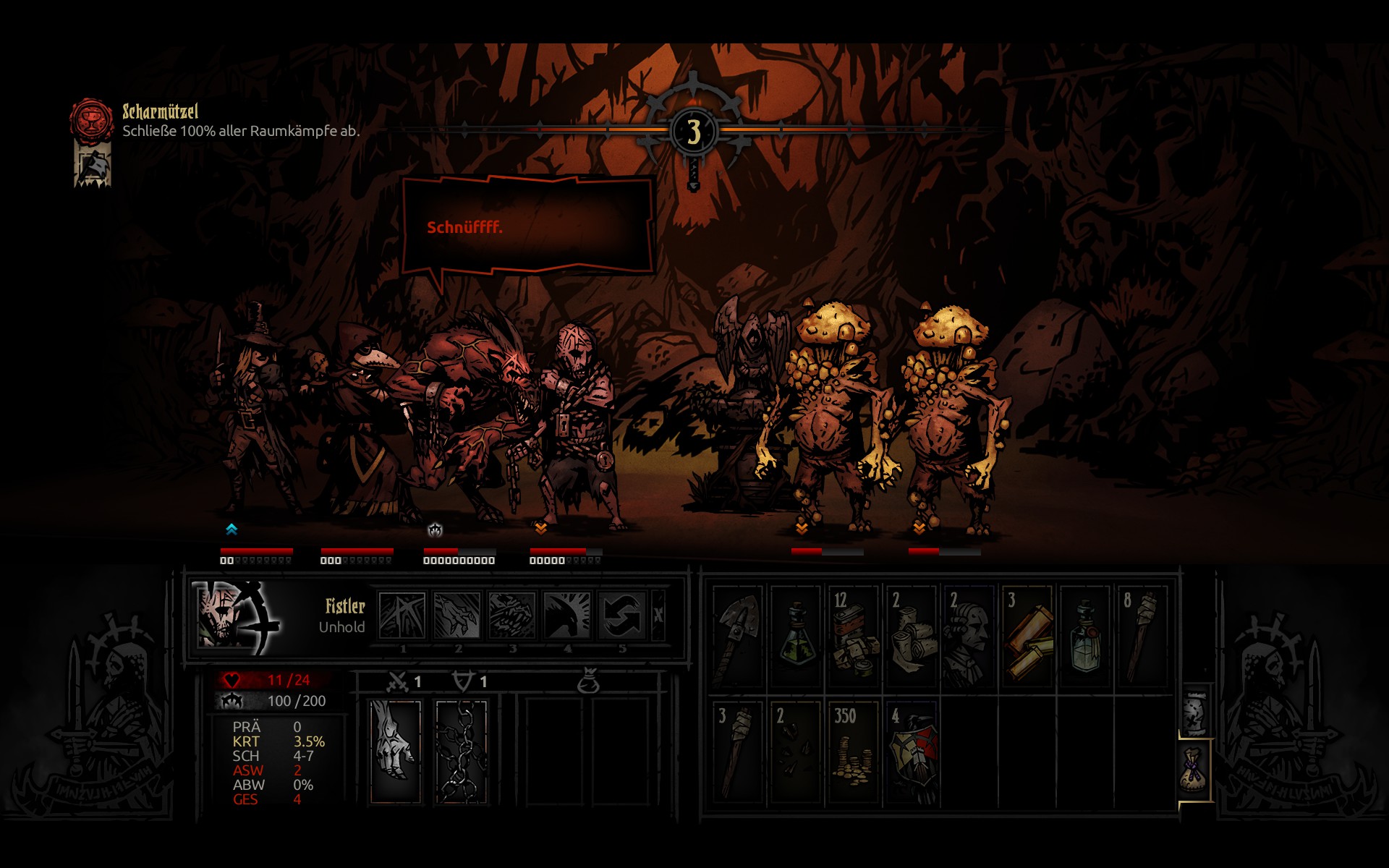Image resolution: width=1389 pixels, height=868 pixels.
Task: Select the food stack of 12
Action: tap(854, 637)
